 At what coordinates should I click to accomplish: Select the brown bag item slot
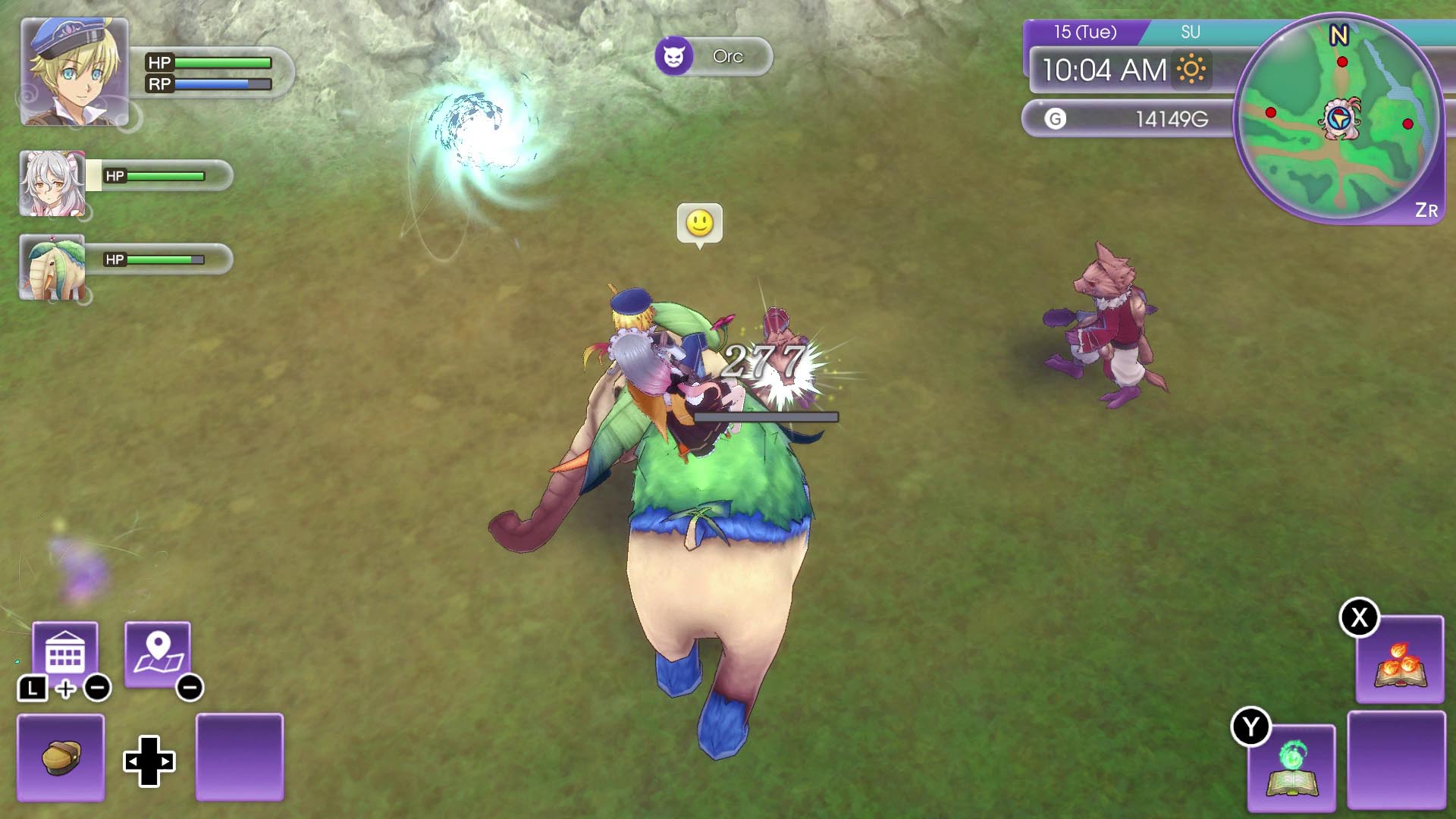[61, 757]
